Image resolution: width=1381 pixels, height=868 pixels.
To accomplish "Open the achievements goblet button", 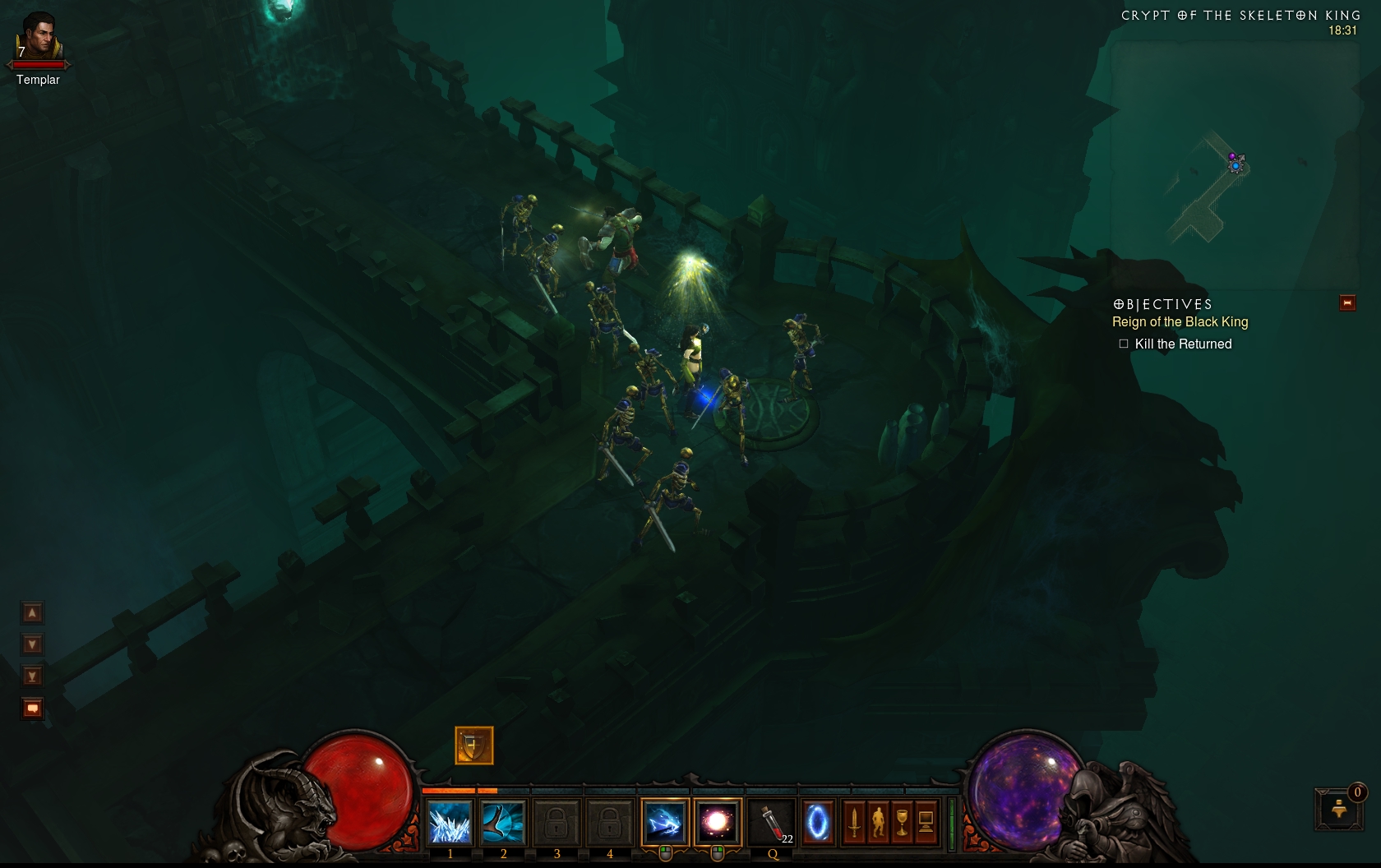I will coord(902,822).
